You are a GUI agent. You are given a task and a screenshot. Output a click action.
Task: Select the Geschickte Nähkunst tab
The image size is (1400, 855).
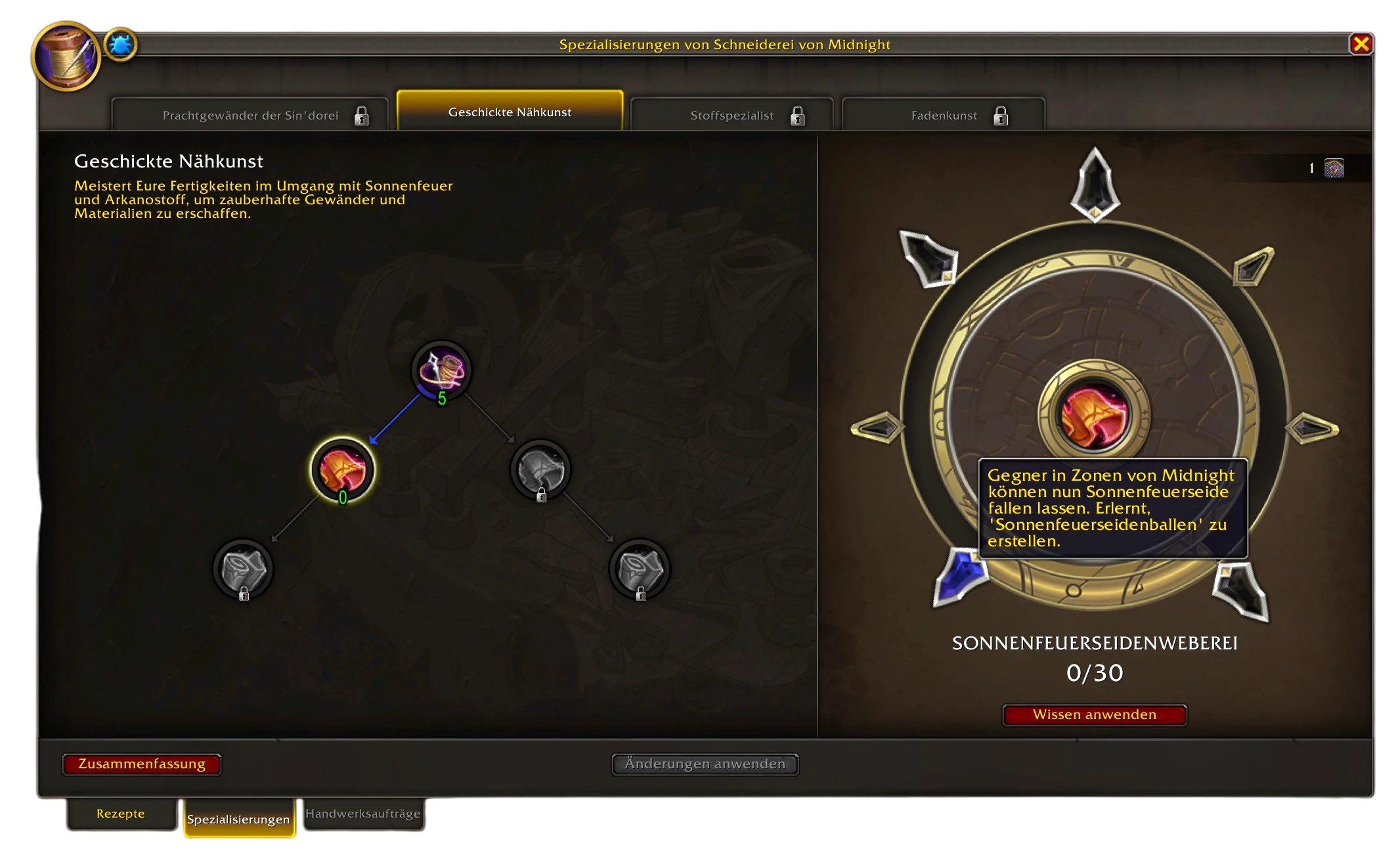pyautogui.click(x=510, y=112)
